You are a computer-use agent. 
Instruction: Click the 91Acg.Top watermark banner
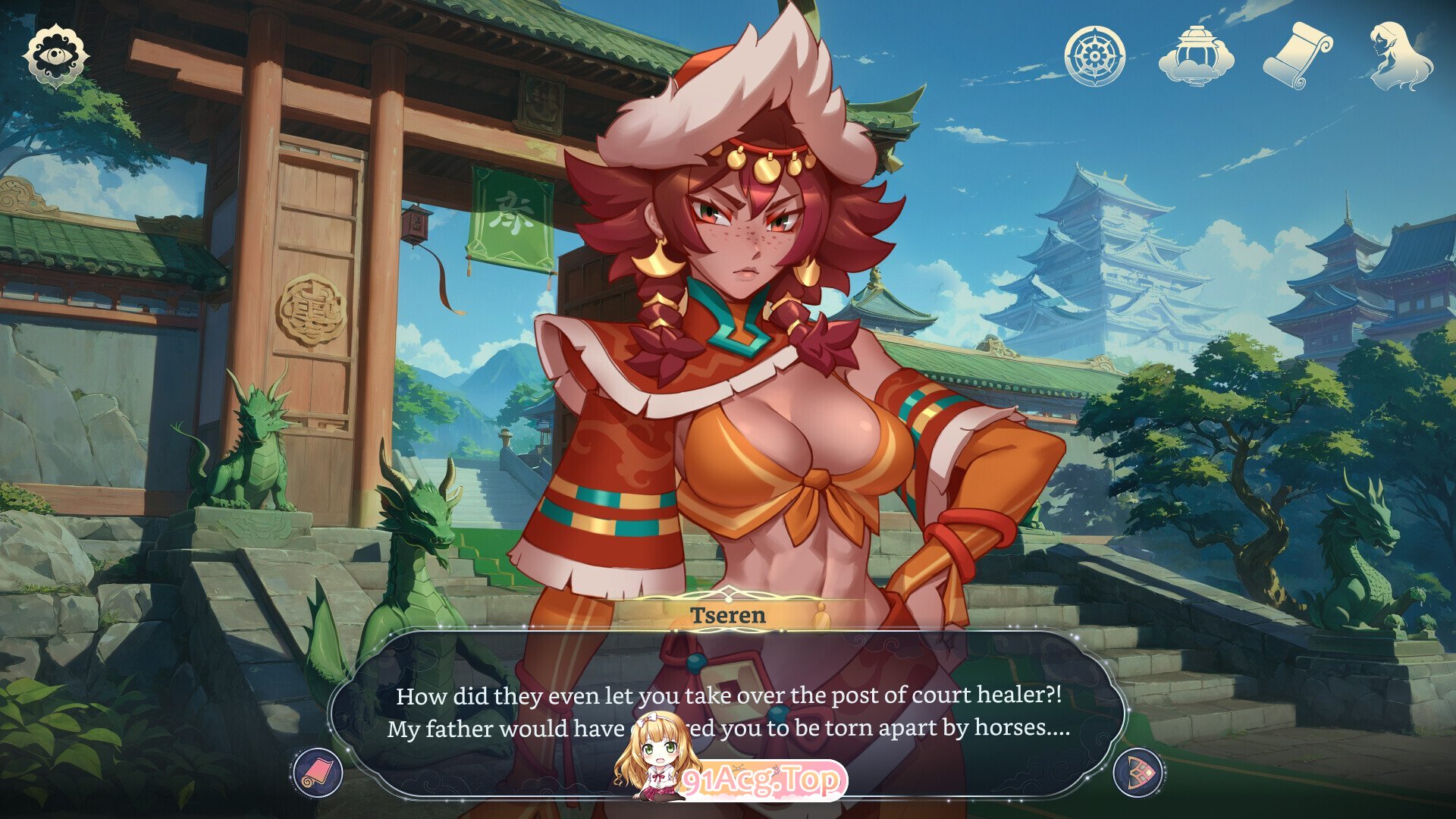[762, 780]
